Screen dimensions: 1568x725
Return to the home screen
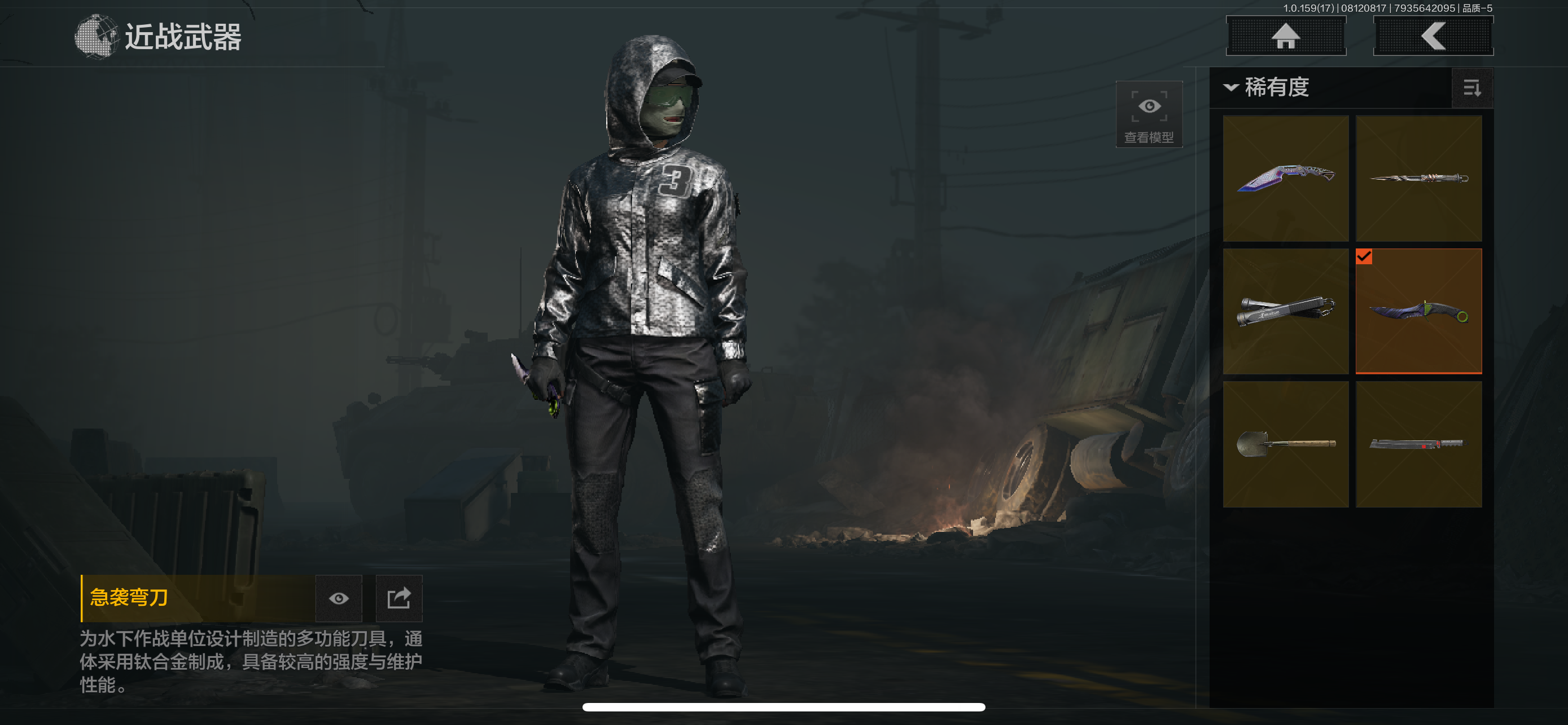(x=1285, y=36)
